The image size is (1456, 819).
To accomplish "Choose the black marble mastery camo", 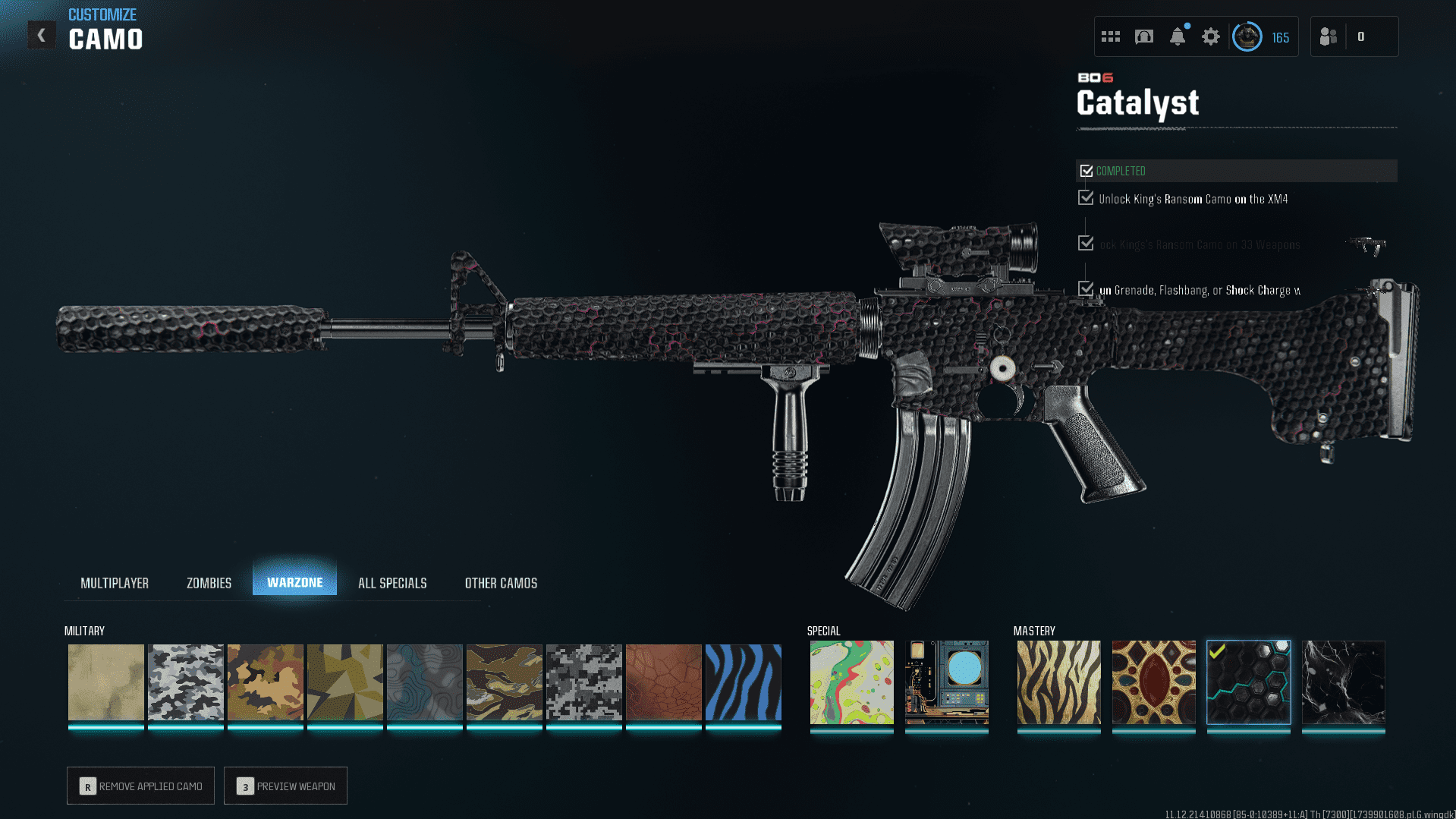I will (1343, 682).
